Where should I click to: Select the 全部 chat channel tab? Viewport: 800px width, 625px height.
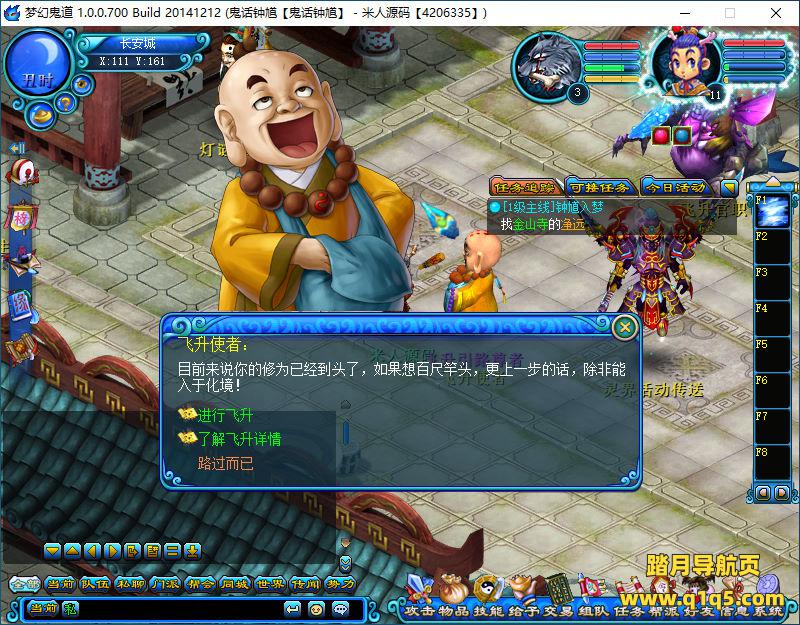coord(23,584)
